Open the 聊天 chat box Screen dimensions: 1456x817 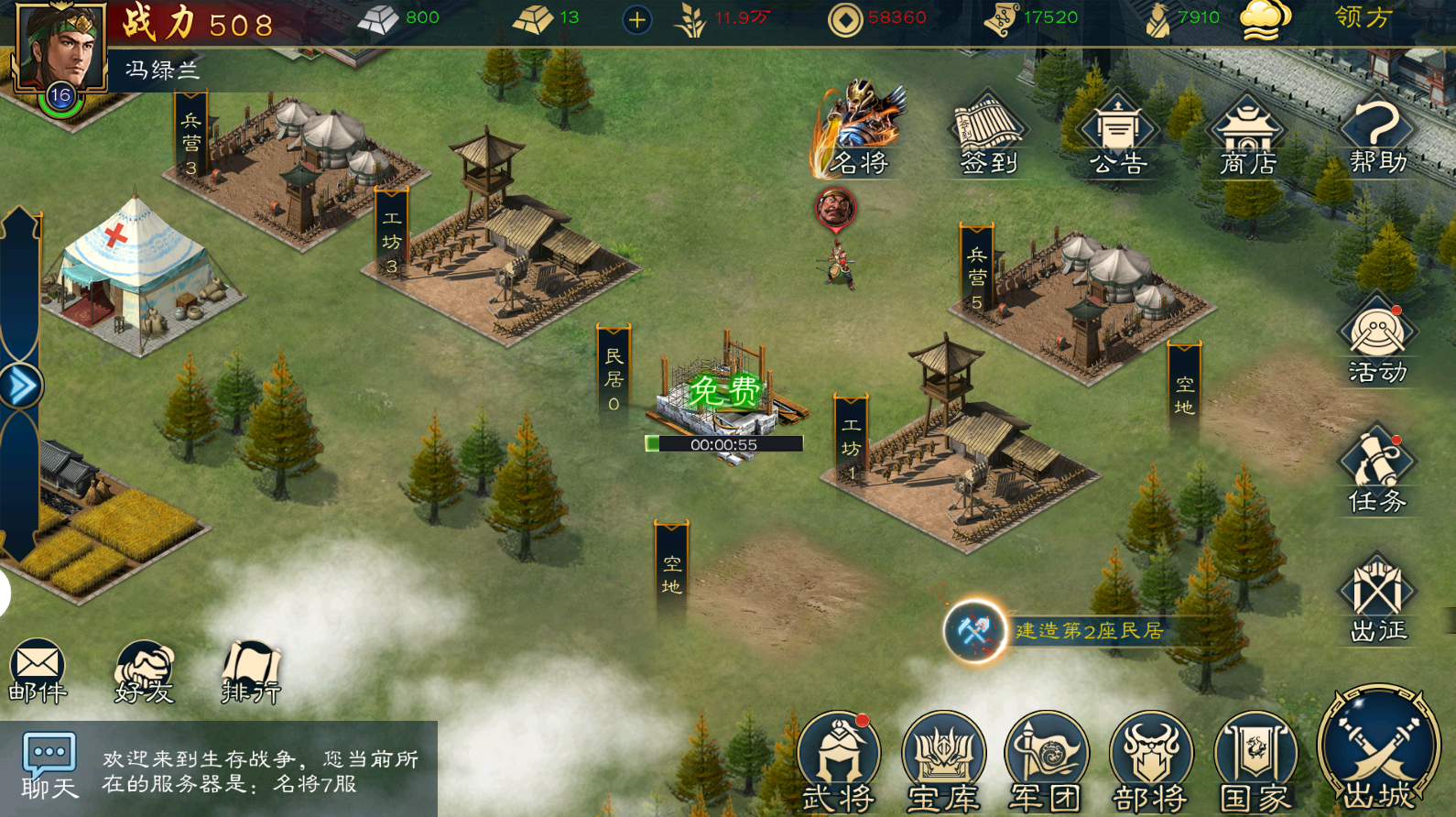pos(49,766)
